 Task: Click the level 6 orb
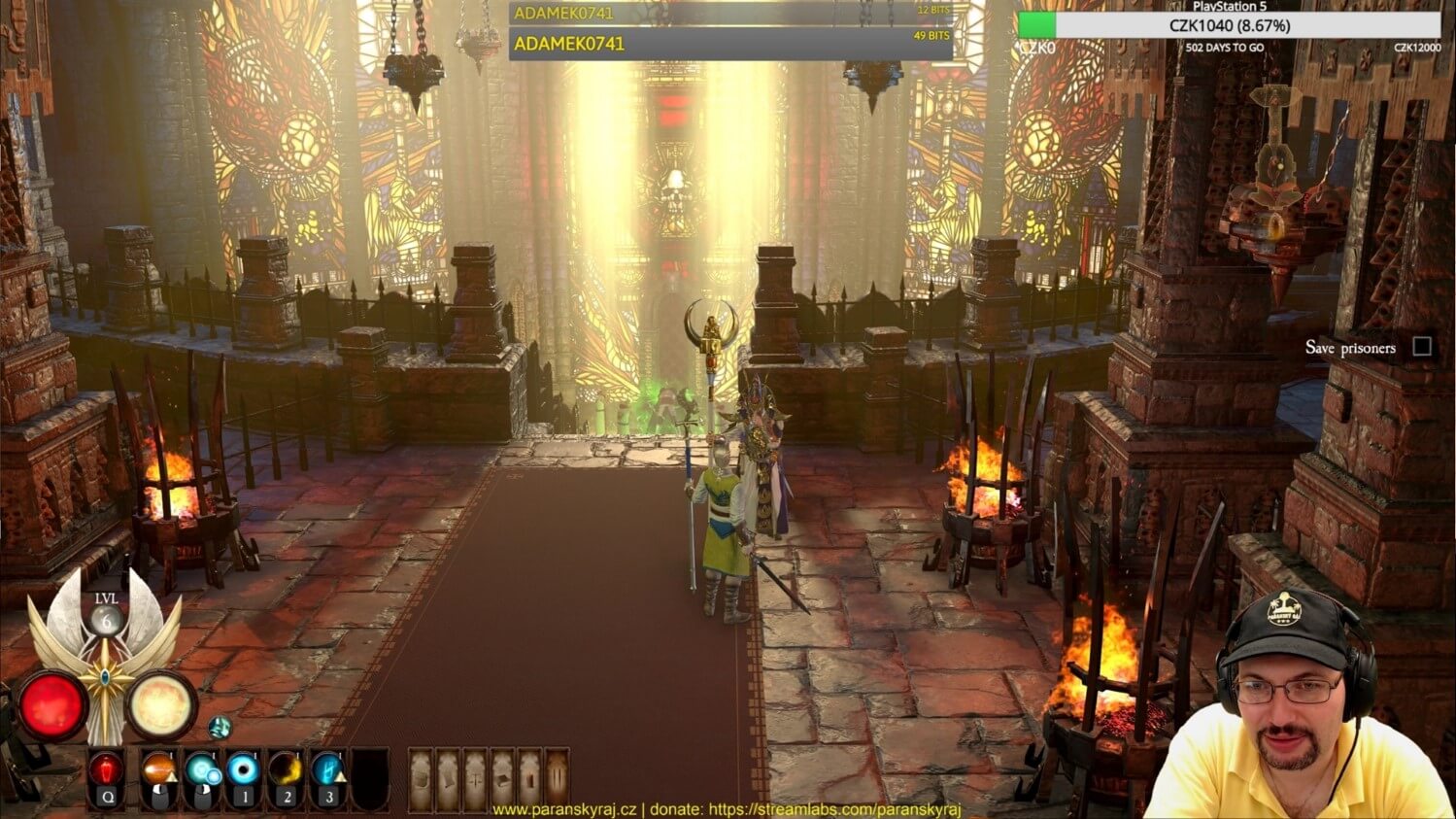106,620
